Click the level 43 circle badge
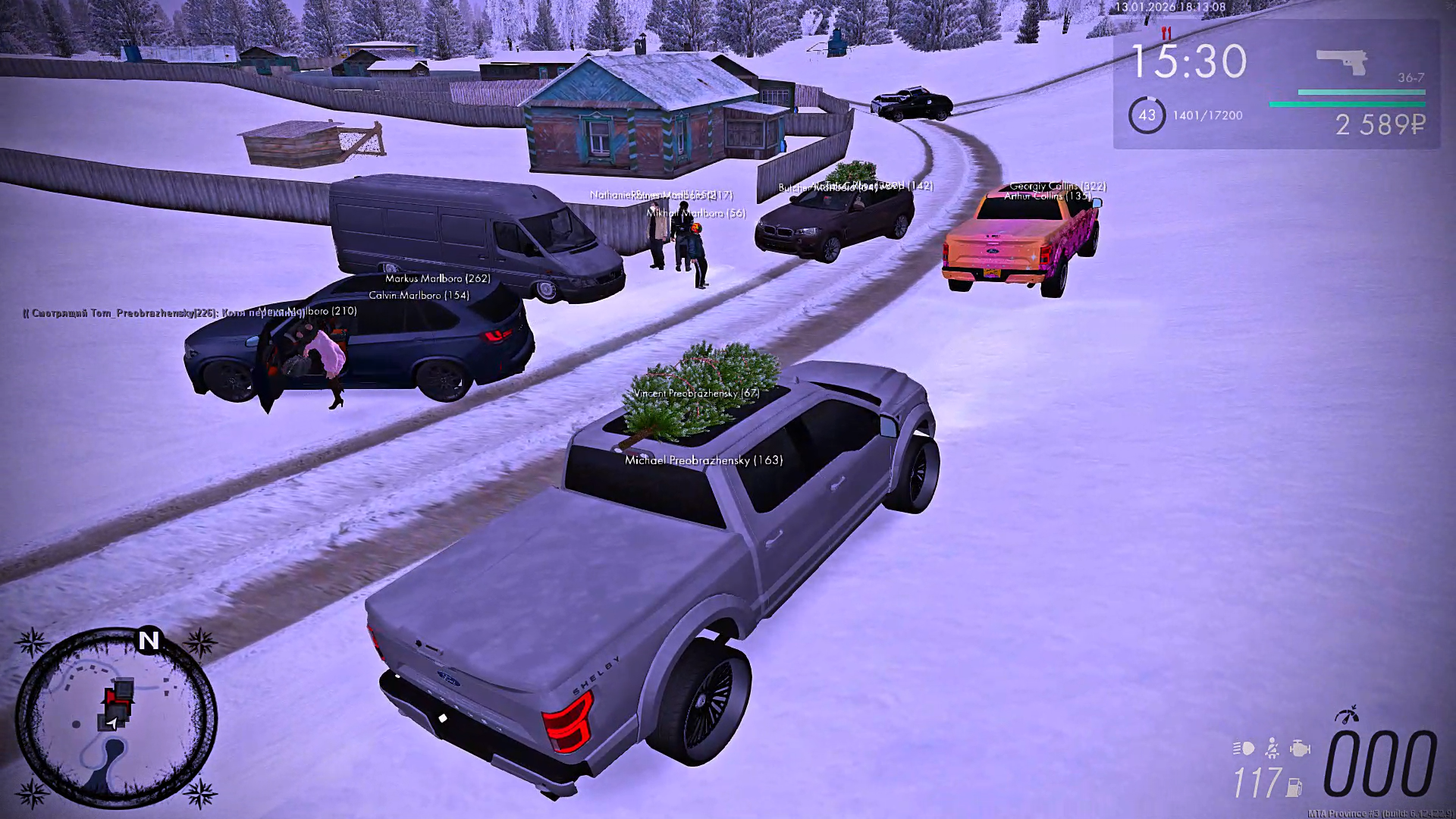1456x819 pixels. pyautogui.click(x=1147, y=115)
